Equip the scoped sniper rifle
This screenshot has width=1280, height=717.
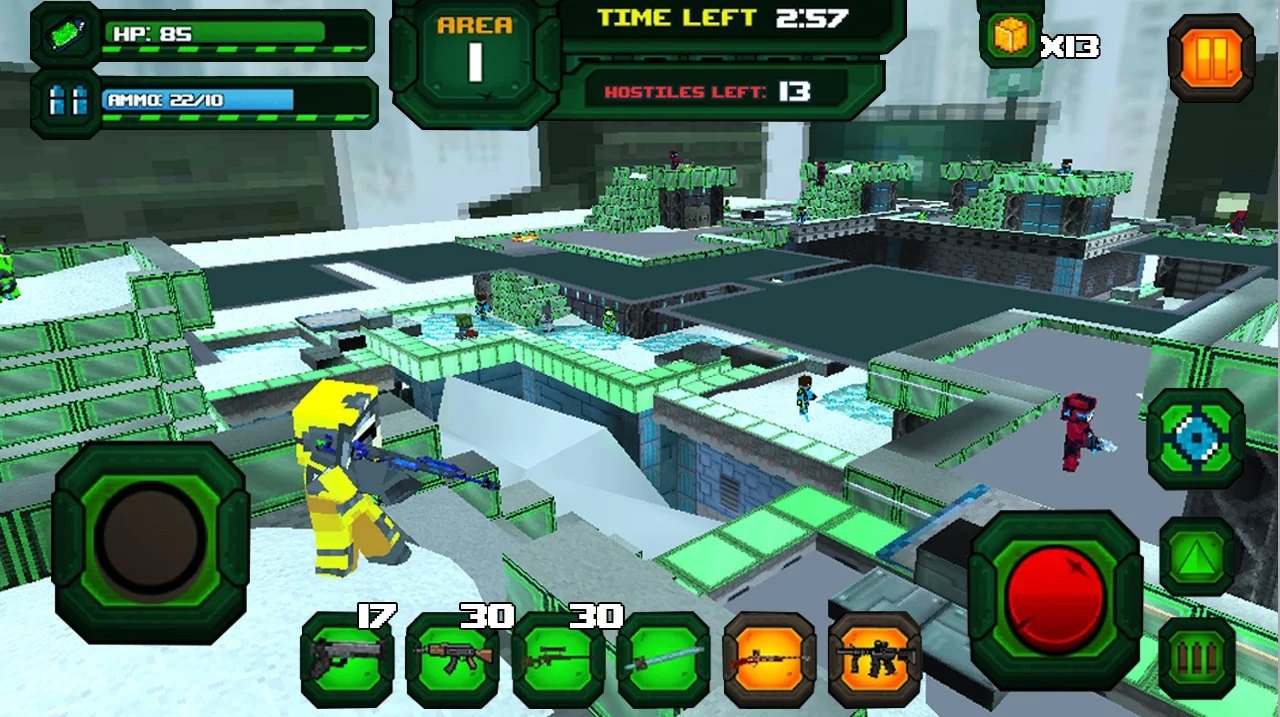(x=559, y=659)
